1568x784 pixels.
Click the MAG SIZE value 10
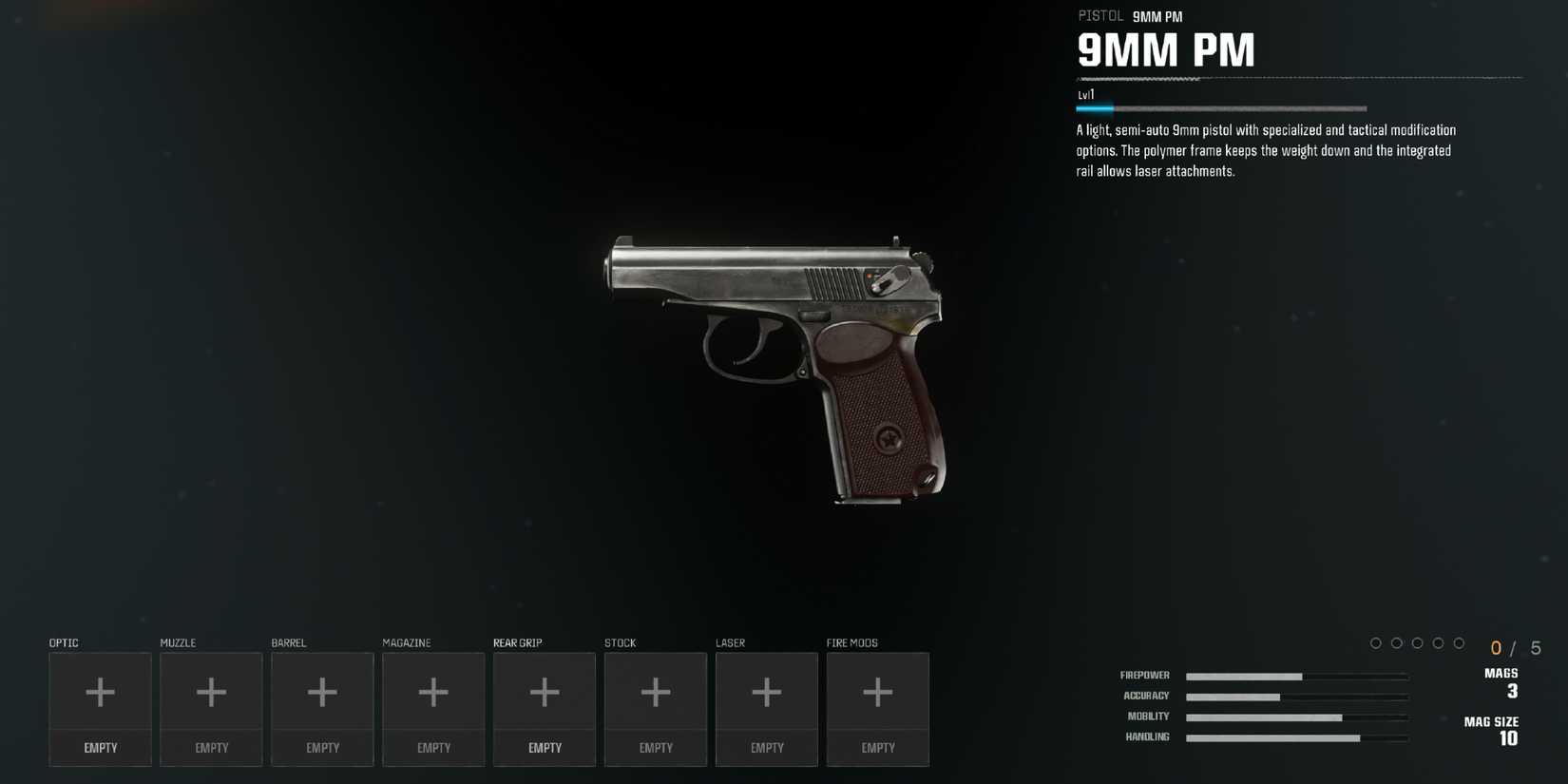coord(1508,738)
